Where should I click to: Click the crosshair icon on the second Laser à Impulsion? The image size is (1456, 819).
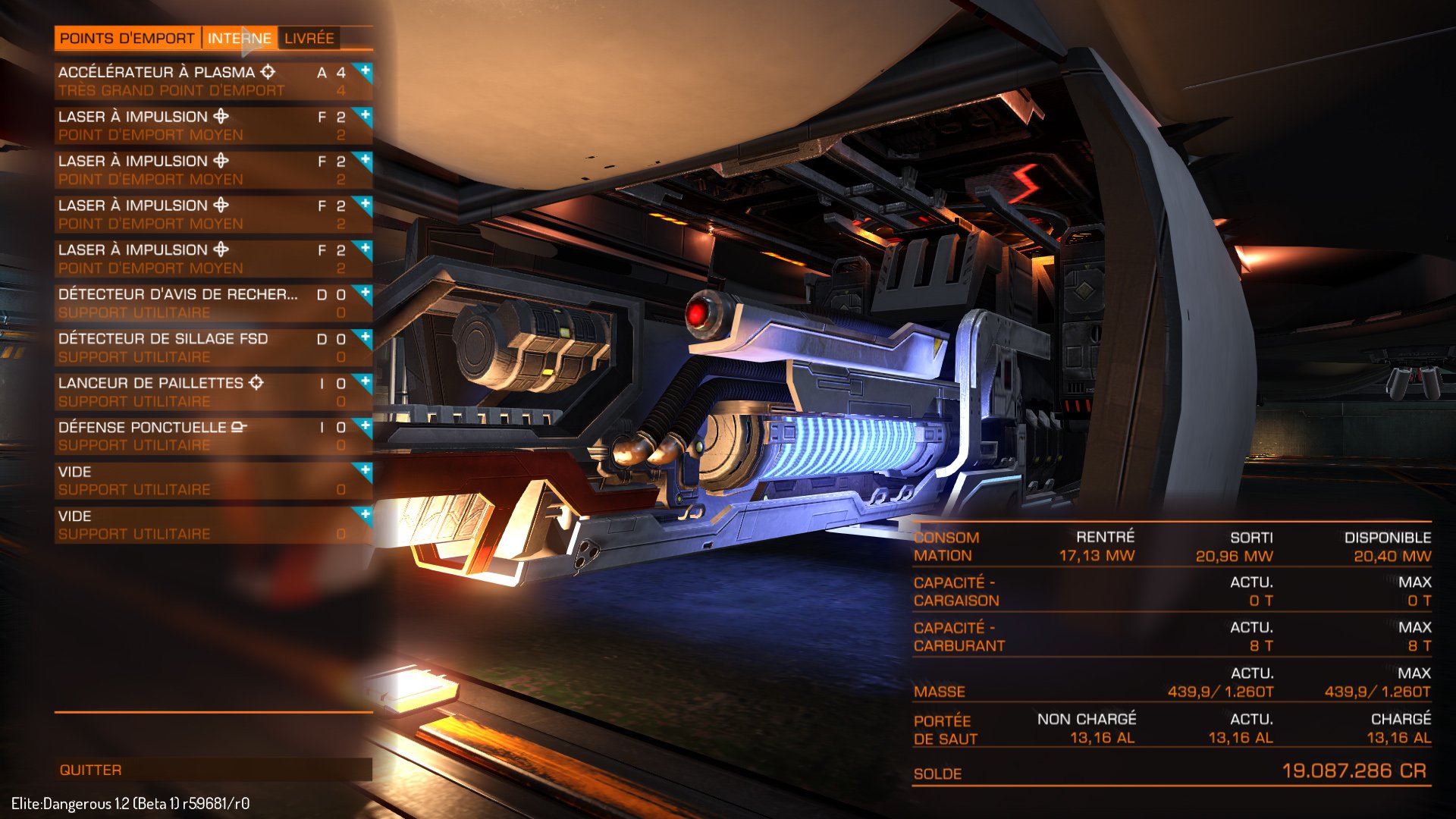coord(219,162)
